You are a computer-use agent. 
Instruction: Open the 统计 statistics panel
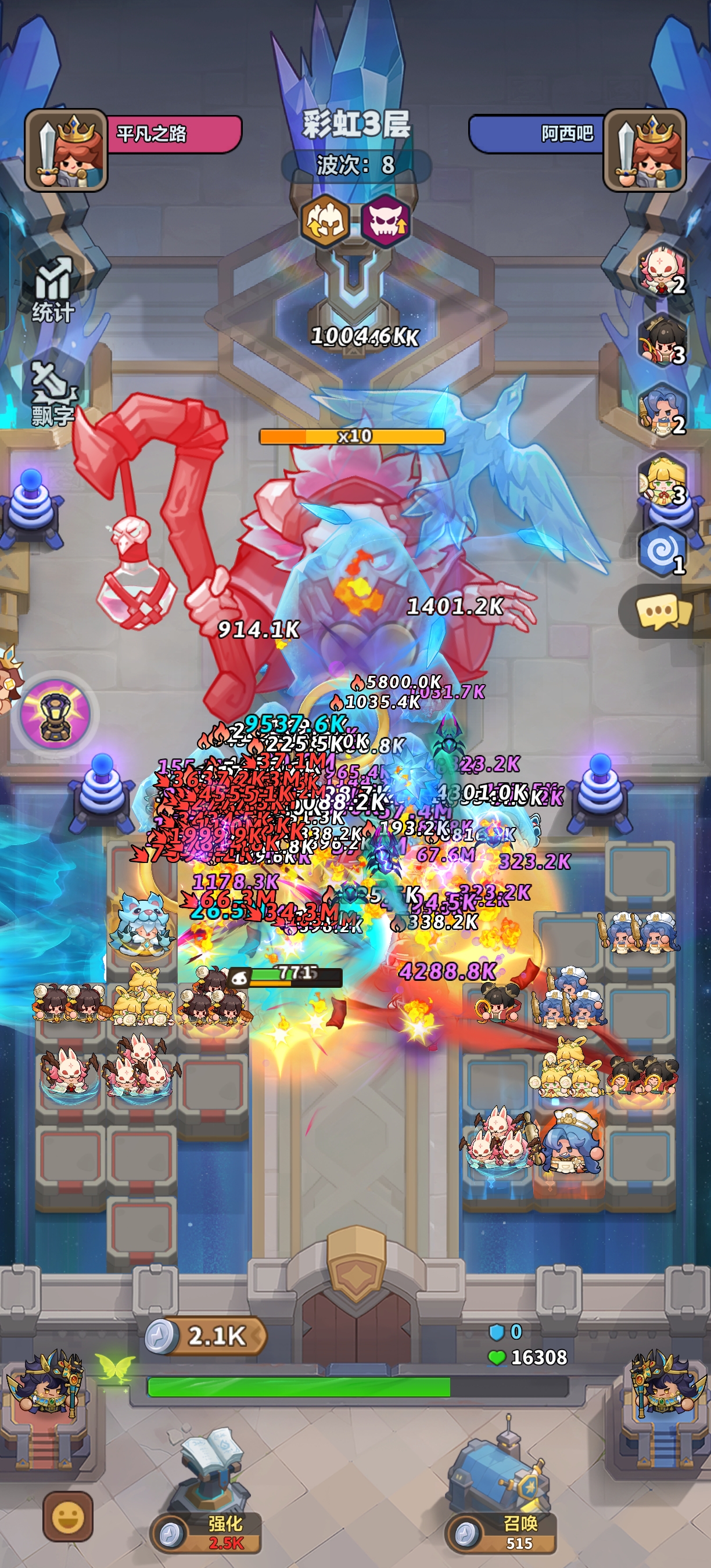coord(53,289)
